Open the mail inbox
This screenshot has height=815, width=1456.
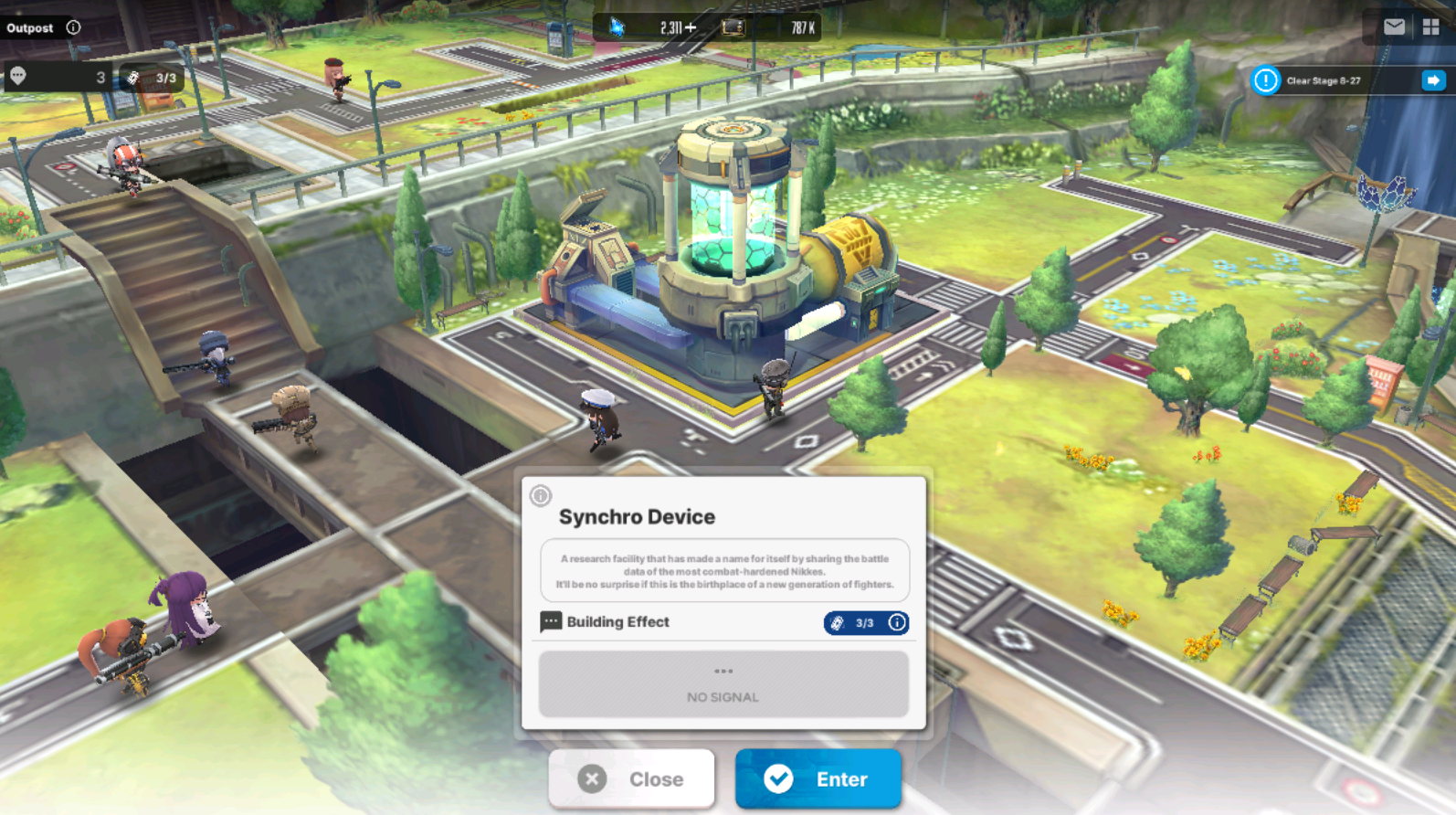coord(1394,26)
